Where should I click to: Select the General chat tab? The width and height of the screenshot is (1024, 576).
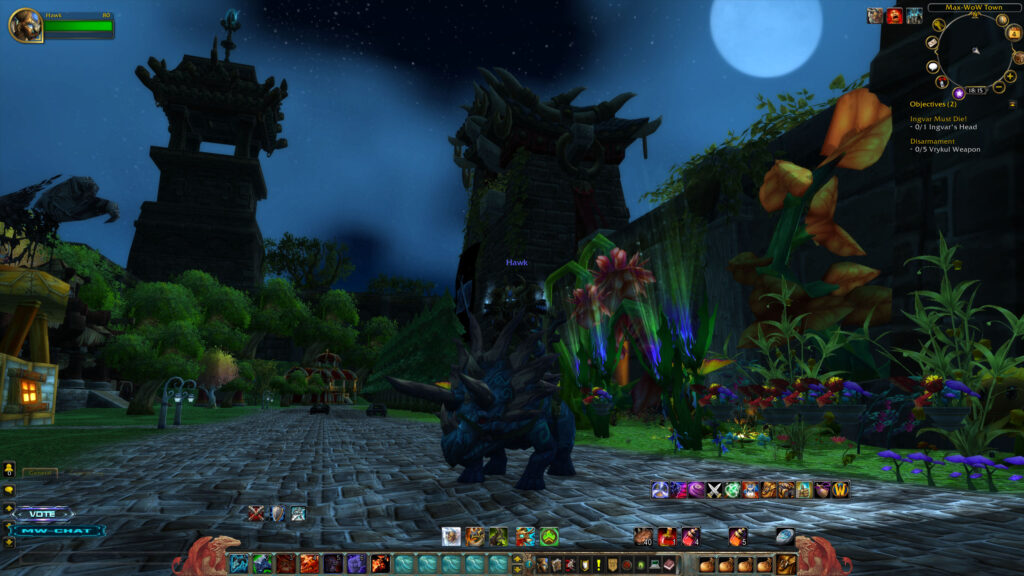(x=40, y=473)
